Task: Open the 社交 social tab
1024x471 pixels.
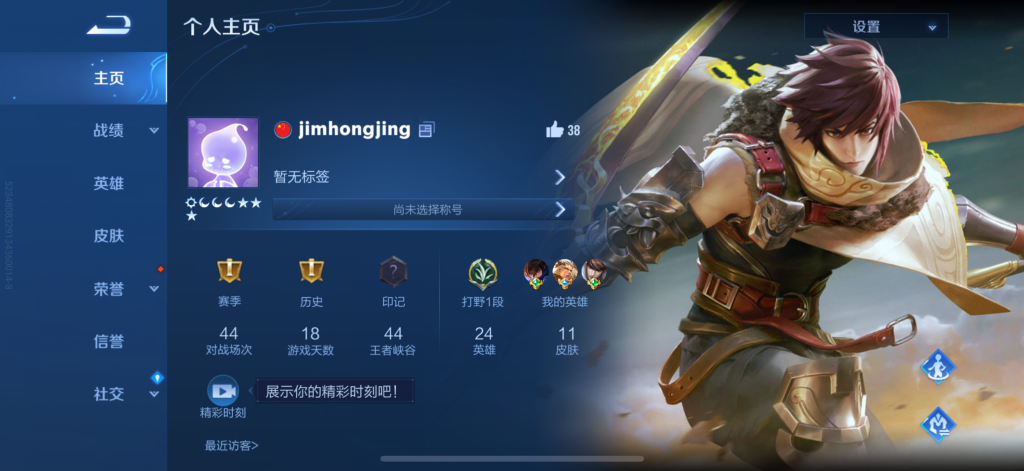Action: [x=109, y=394]
